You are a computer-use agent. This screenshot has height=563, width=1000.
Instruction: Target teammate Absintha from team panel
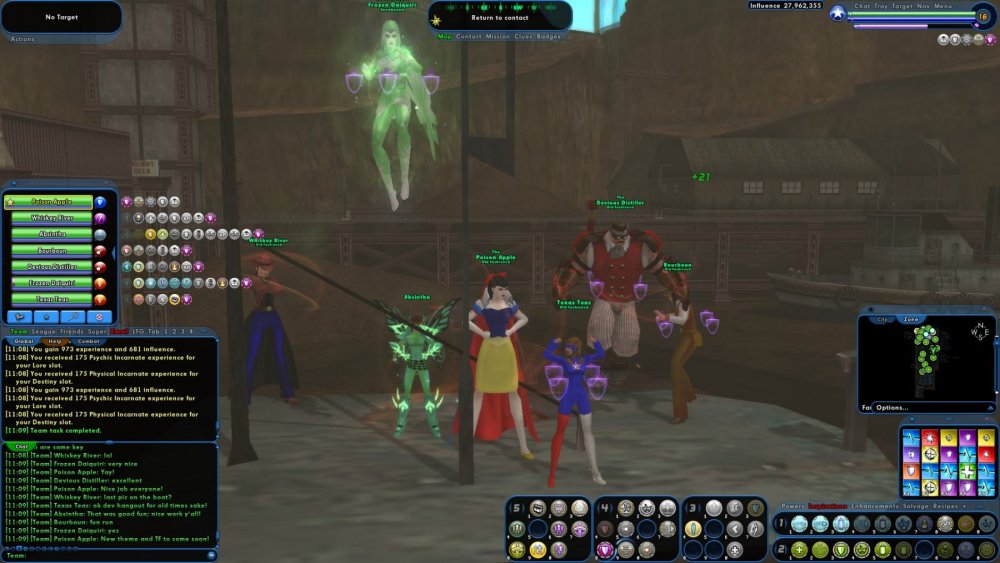coord(52,234)
